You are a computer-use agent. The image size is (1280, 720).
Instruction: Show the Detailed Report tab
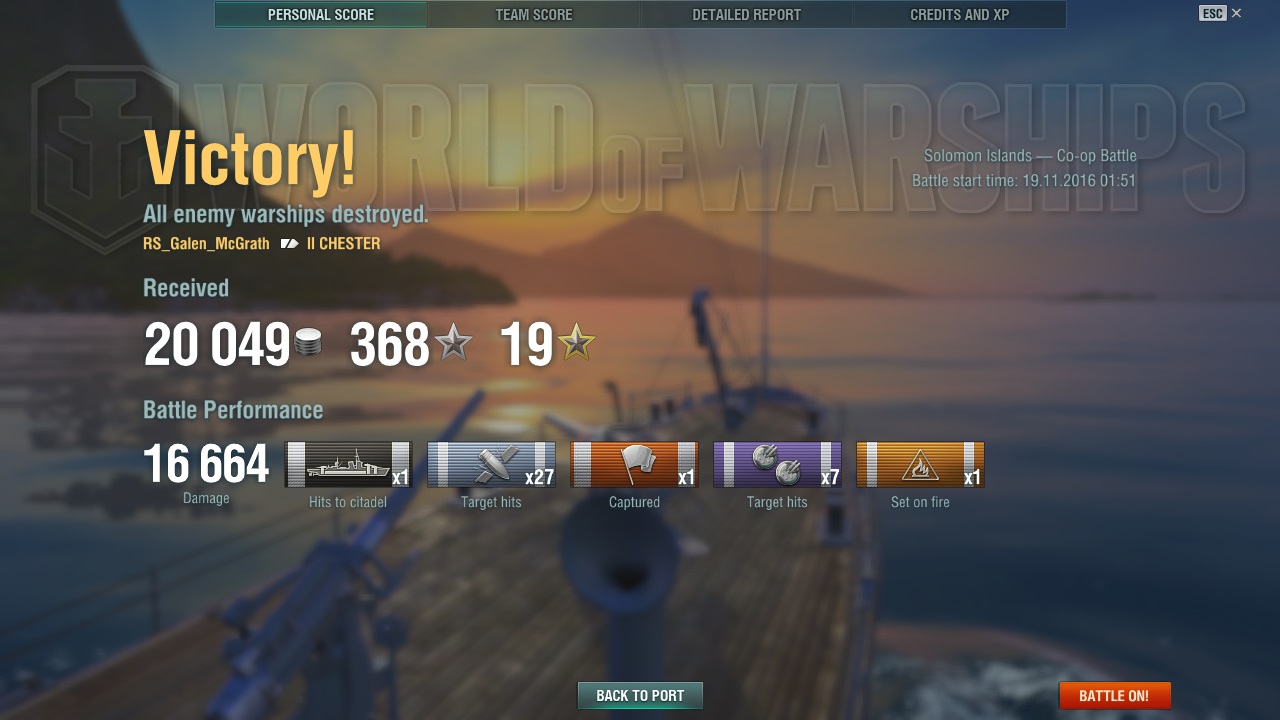pos(747,15)
